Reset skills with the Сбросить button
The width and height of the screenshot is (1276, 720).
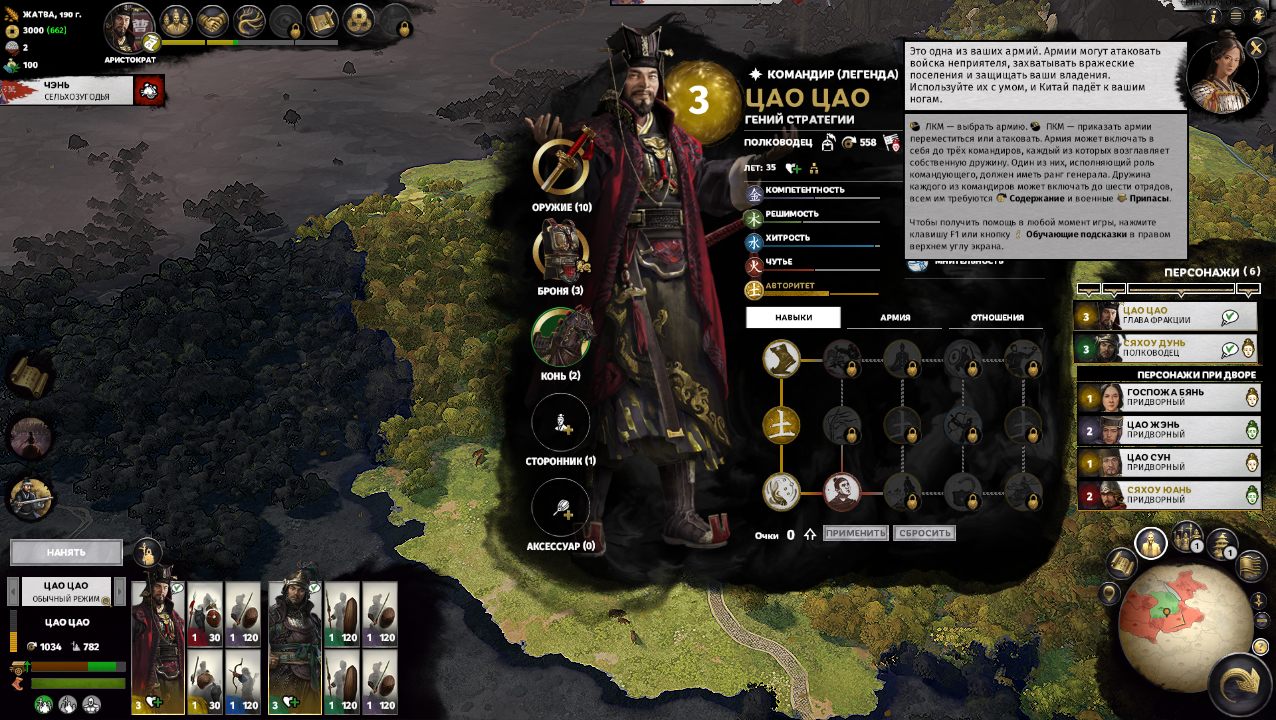[x=924, y=533]
